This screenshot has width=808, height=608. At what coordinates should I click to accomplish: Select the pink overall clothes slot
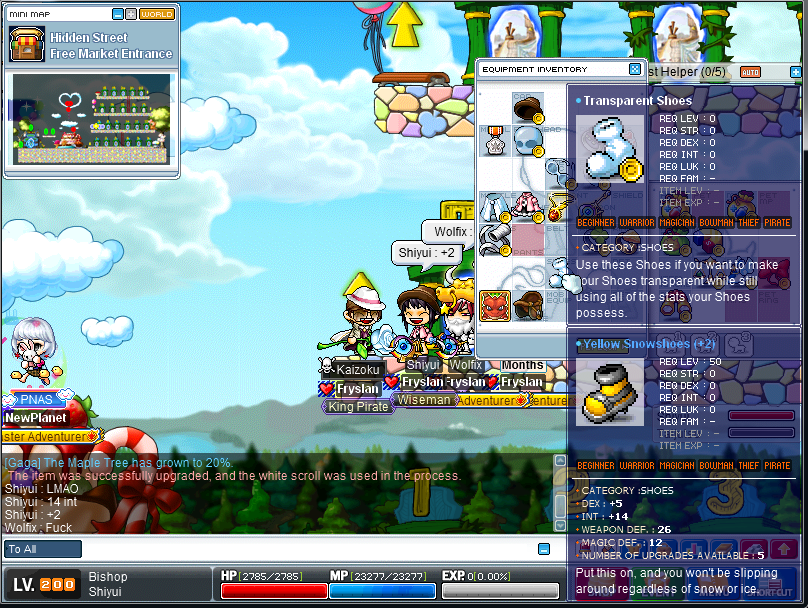point(527,206)
